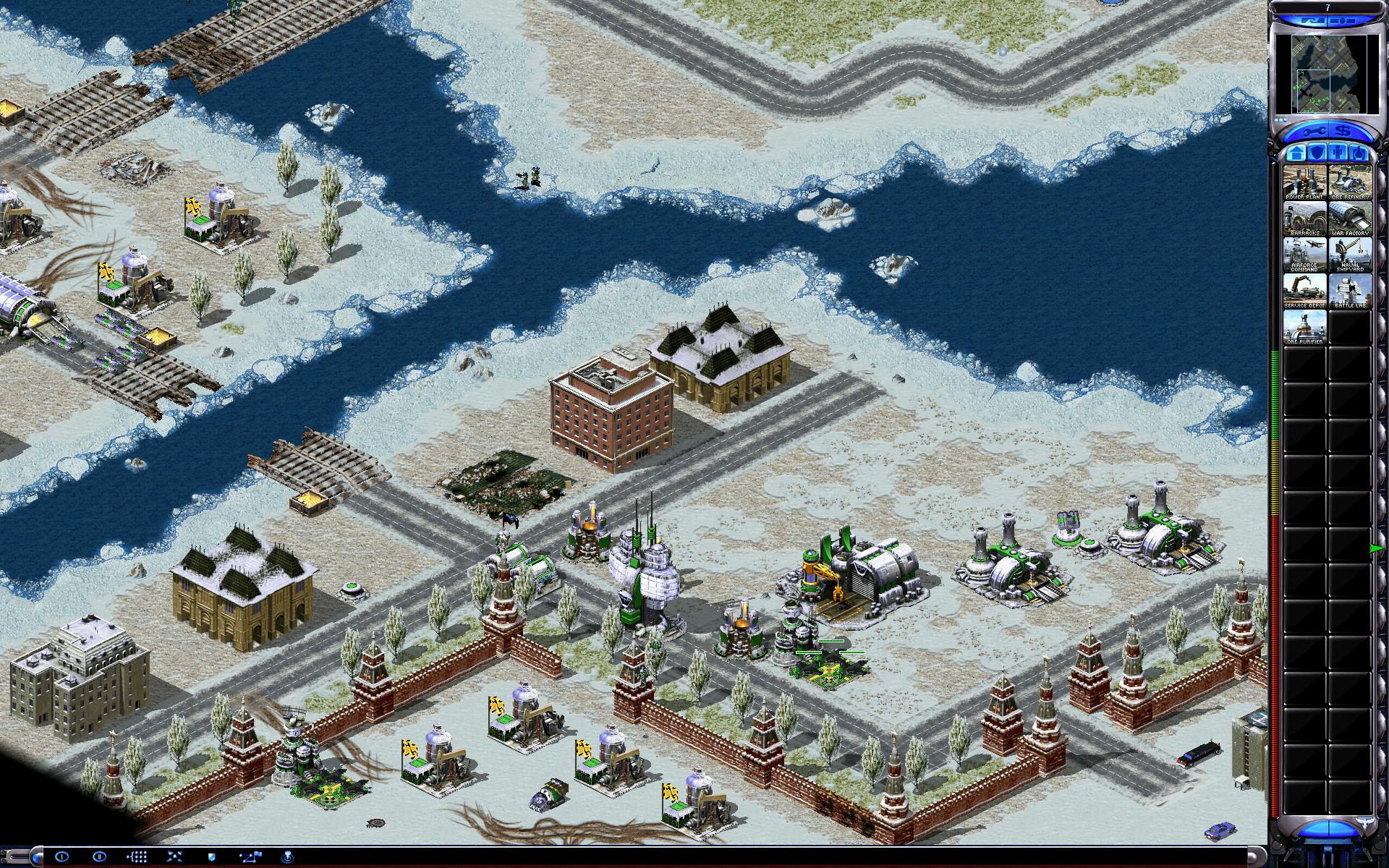This screenshot has height=868, width=1389.
Task: Activate the guard shield command
Action: point(213,856)
